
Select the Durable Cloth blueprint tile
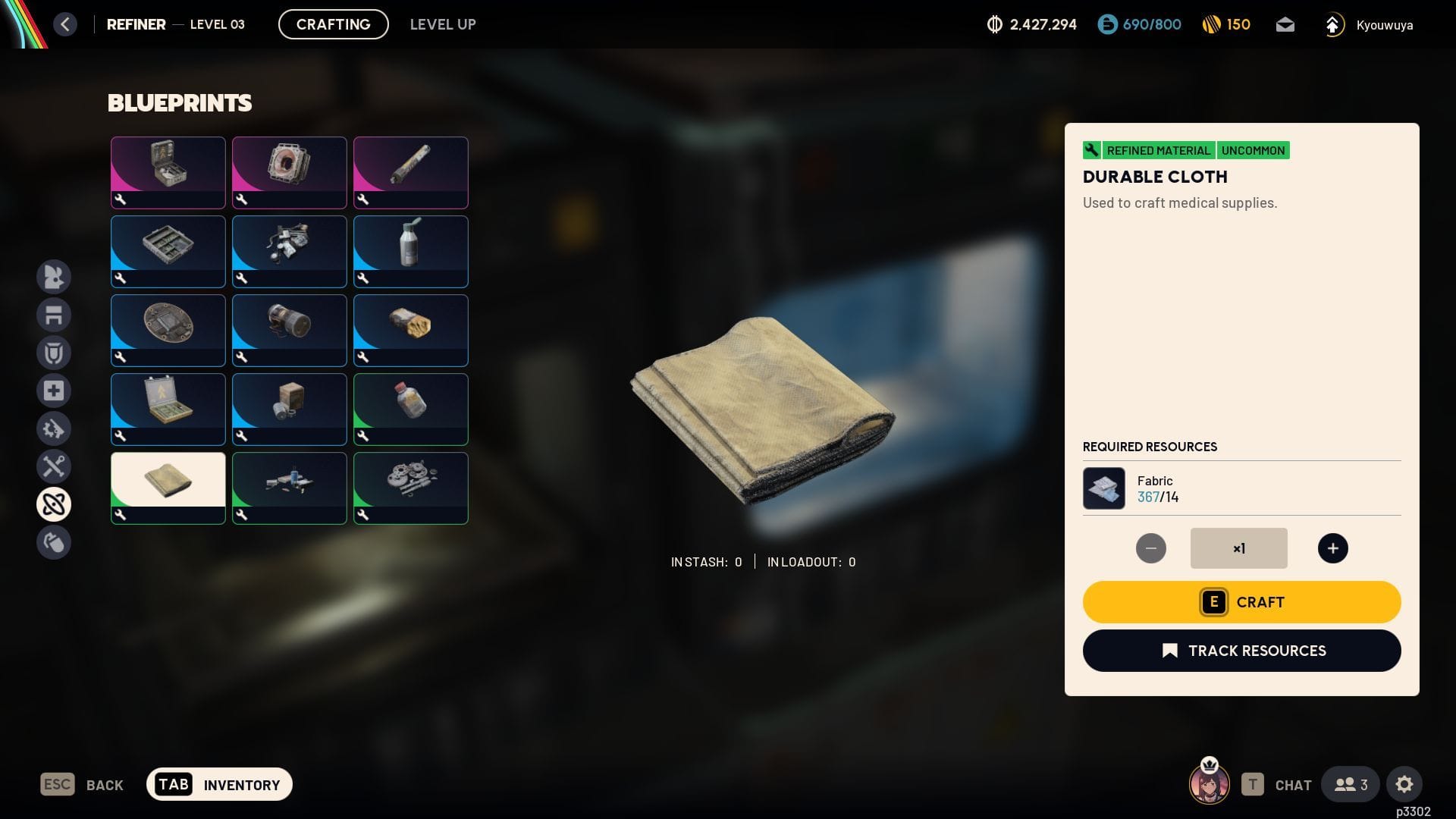[x=168, y=487]
